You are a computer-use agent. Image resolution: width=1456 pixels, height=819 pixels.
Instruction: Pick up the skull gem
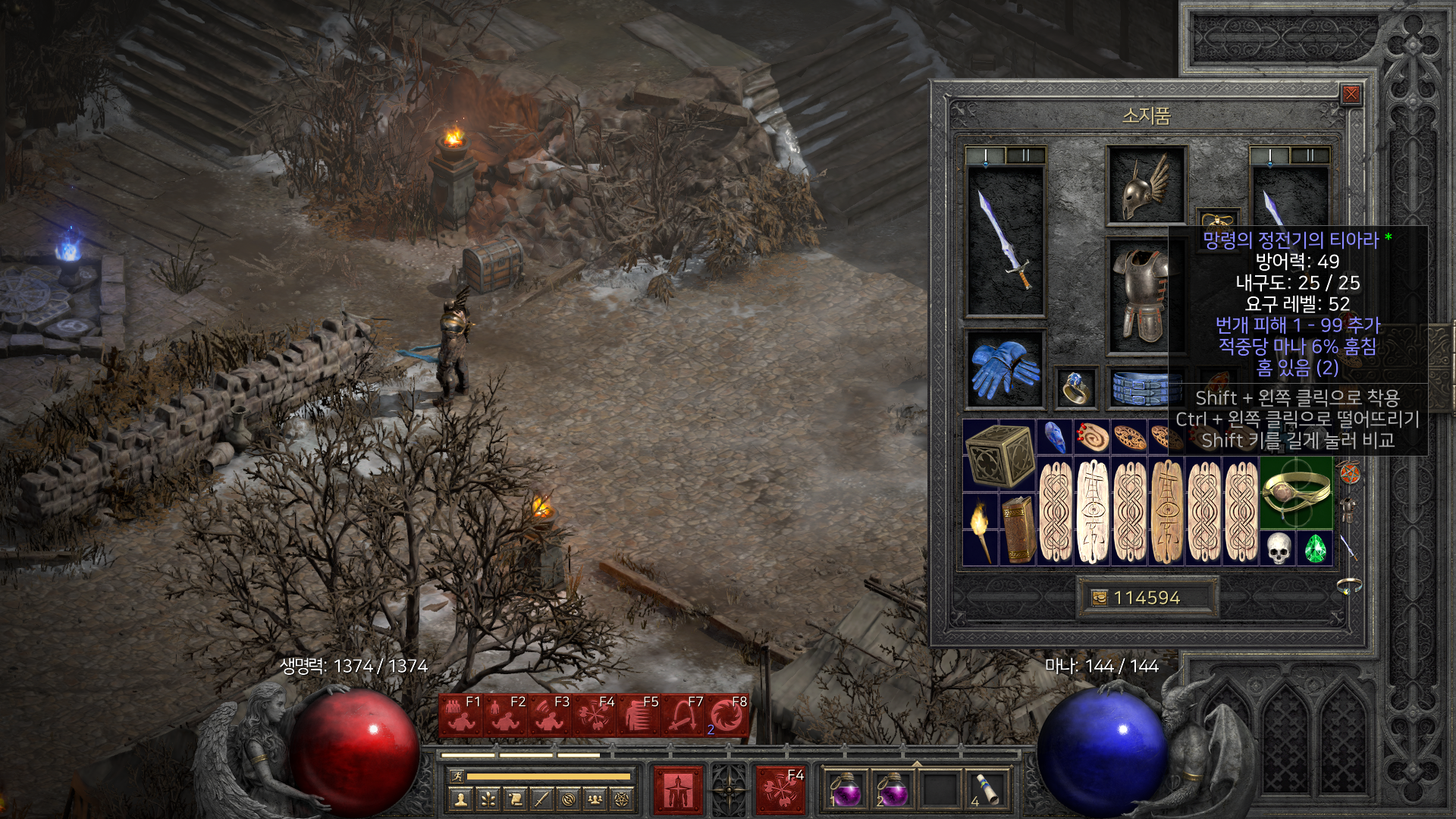pyautogui.click(x=1278, y=548)
